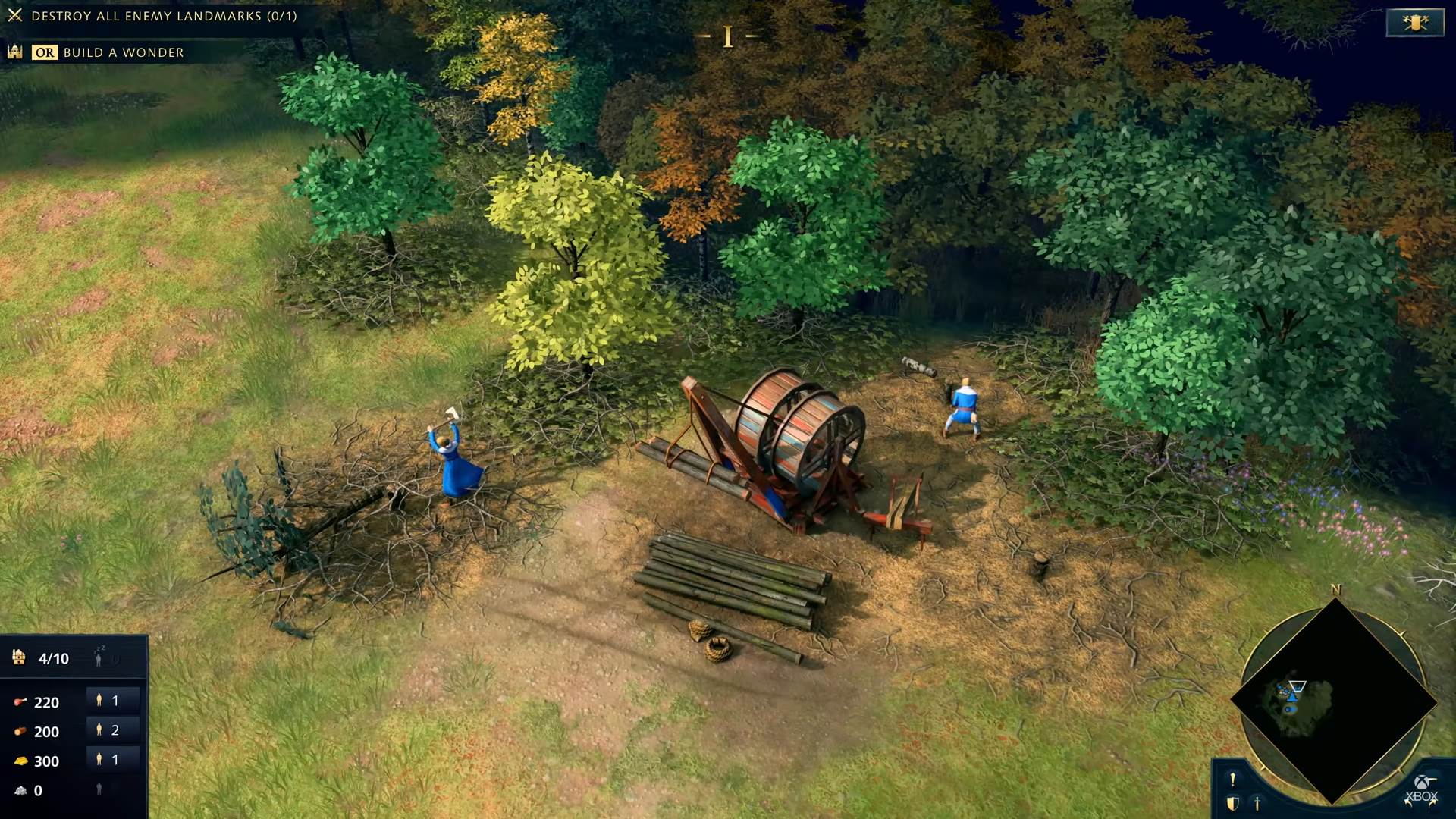Image resolution: width=1456 pixels, height=819 pixels.
Task: Toggle the sword icon beside the minimap
Action: tap(1257, 804)
